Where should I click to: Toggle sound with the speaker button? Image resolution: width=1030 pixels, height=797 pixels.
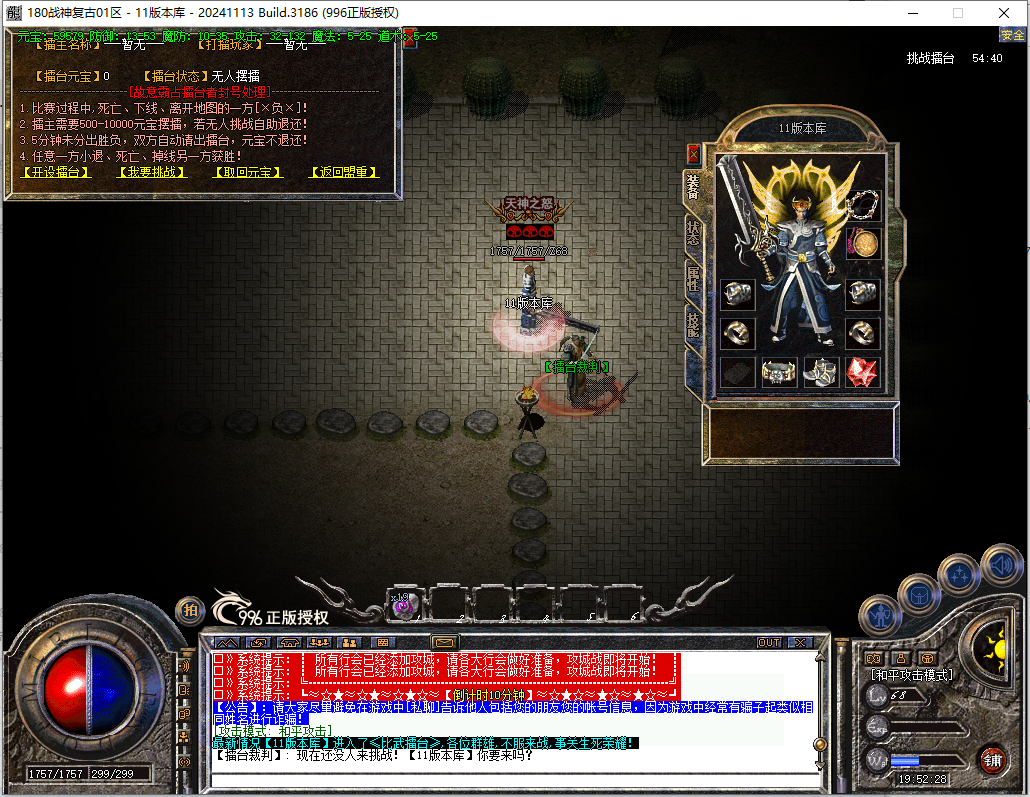coord(999,564)
